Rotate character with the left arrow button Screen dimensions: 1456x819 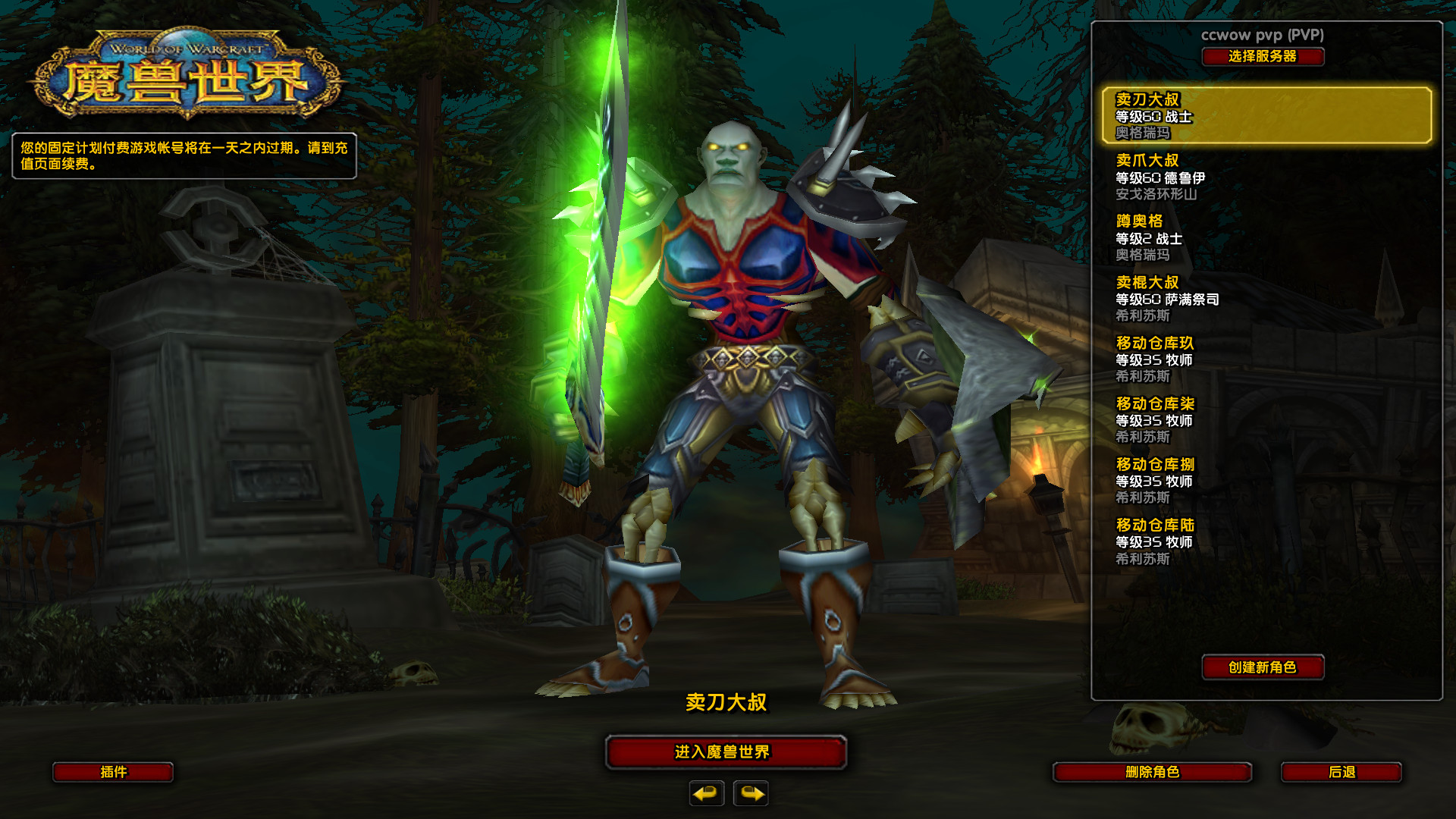[706, 793]
